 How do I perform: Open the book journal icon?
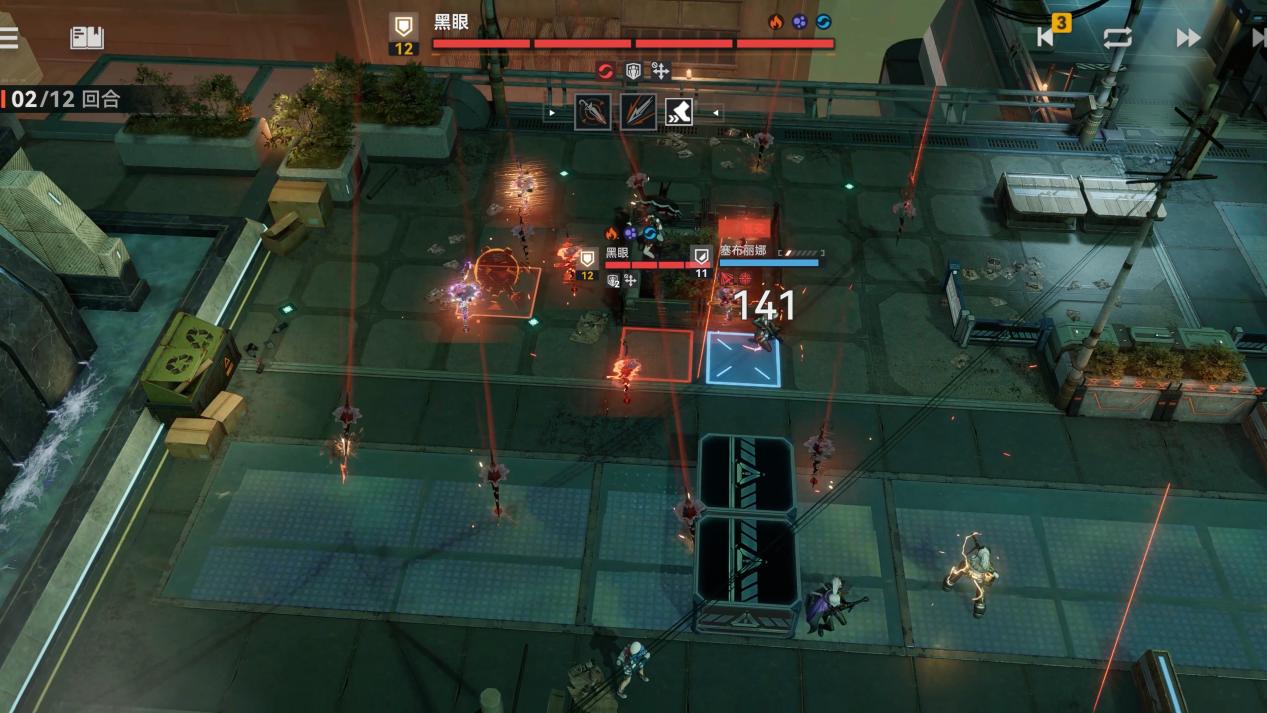(87, 38)
